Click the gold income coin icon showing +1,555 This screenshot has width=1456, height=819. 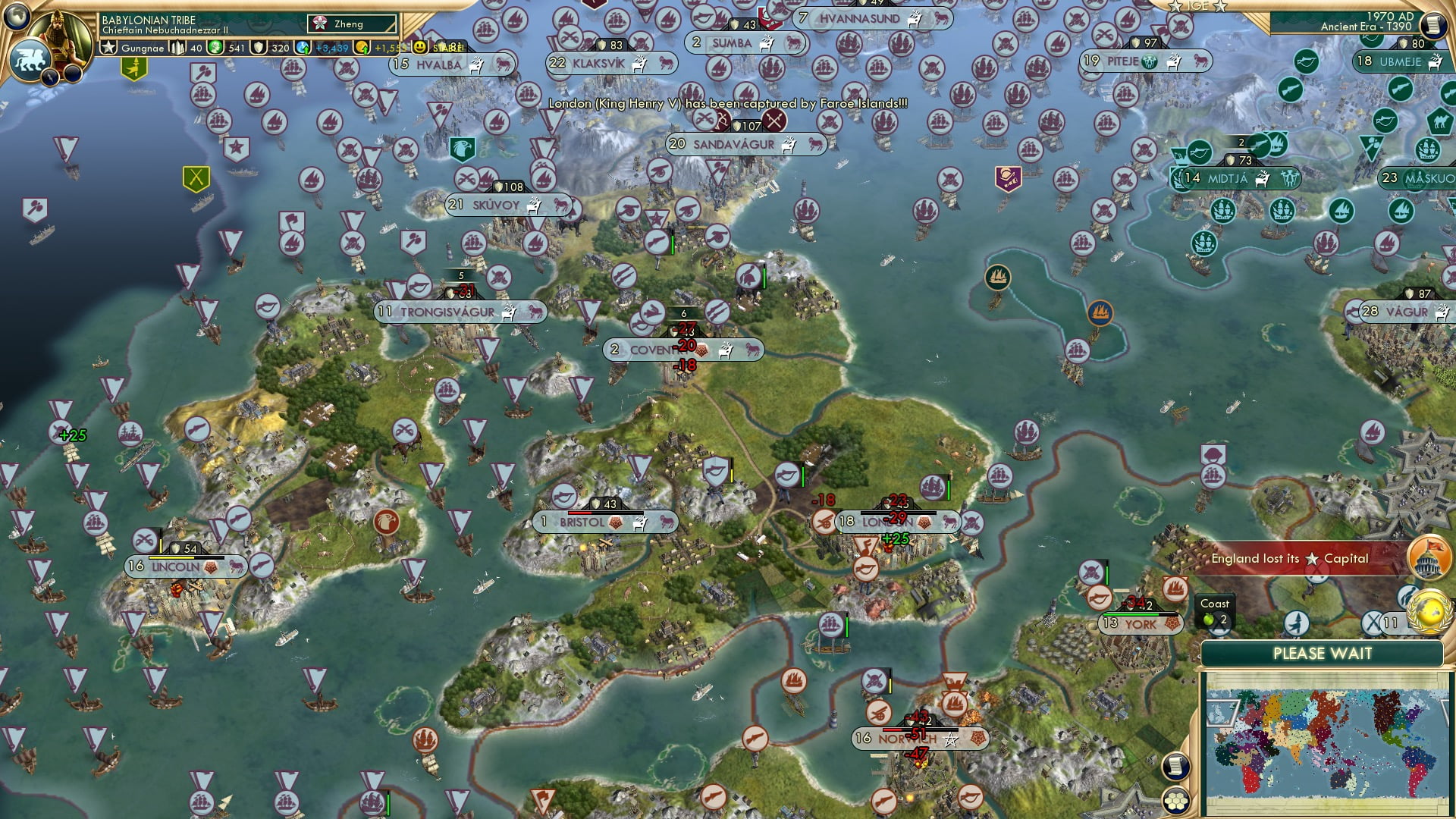(362, 48)
